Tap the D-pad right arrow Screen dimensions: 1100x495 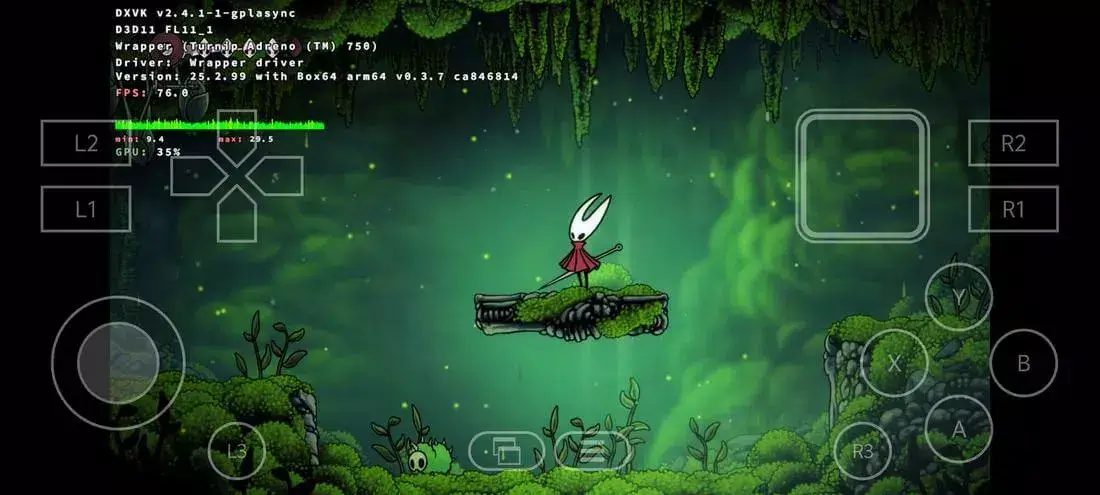click(277, 176)
